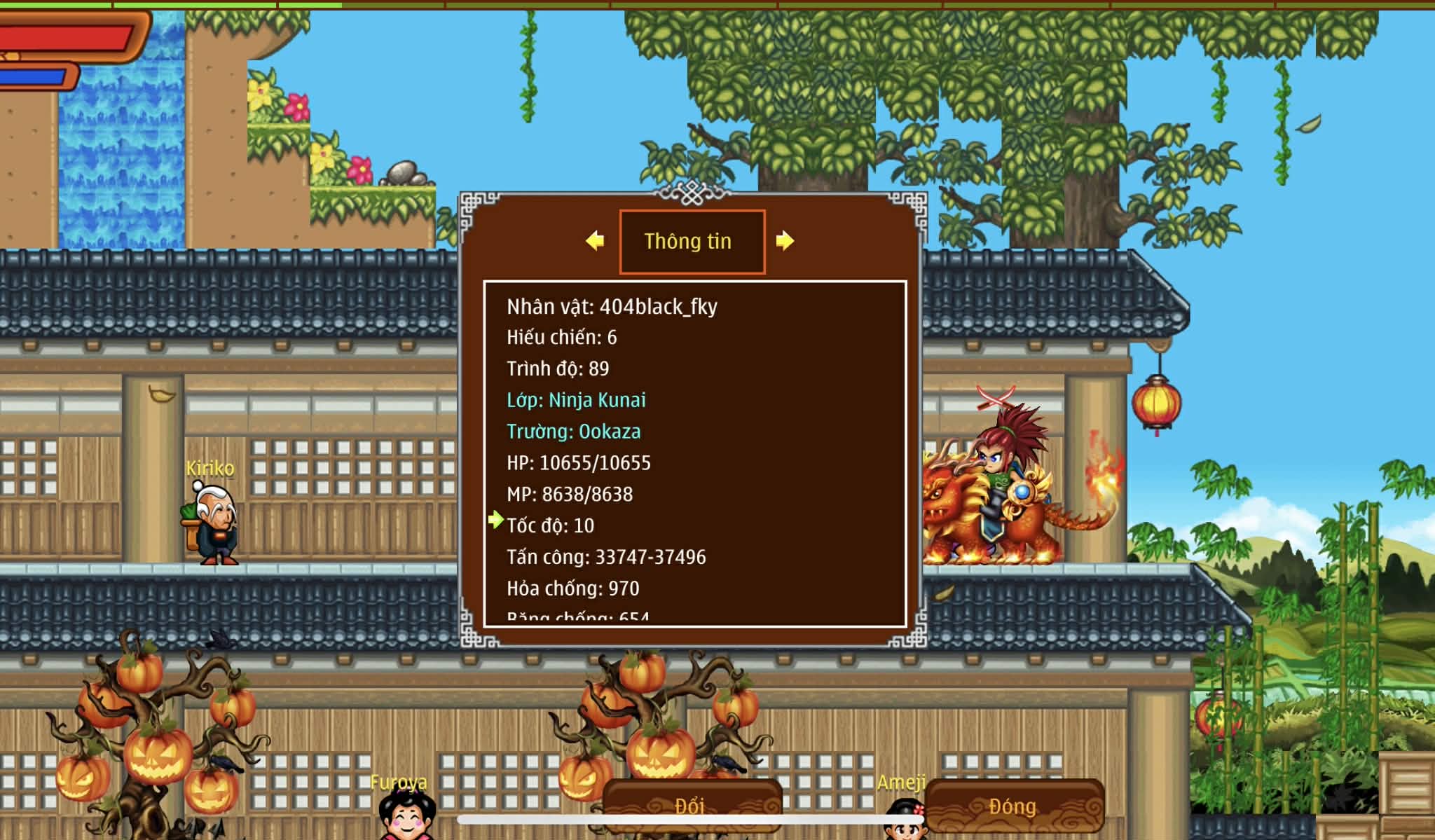The width and height of the screenshot is (1435, 840).
Task: Go to the previous panel with left arrow
Action: coord(595,241)
